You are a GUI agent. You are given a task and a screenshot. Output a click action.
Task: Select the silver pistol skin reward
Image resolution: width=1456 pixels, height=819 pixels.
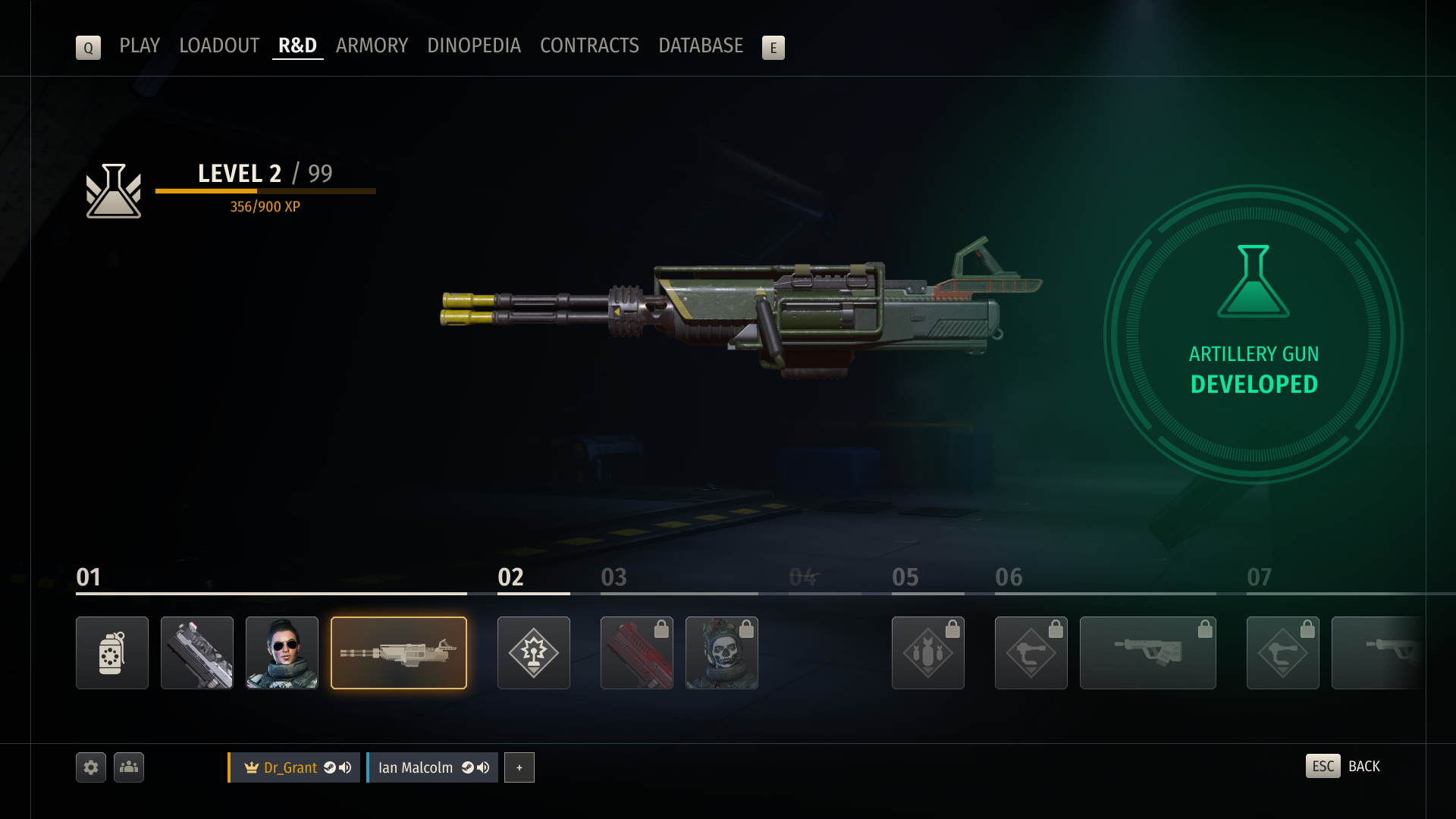(197, 653)
